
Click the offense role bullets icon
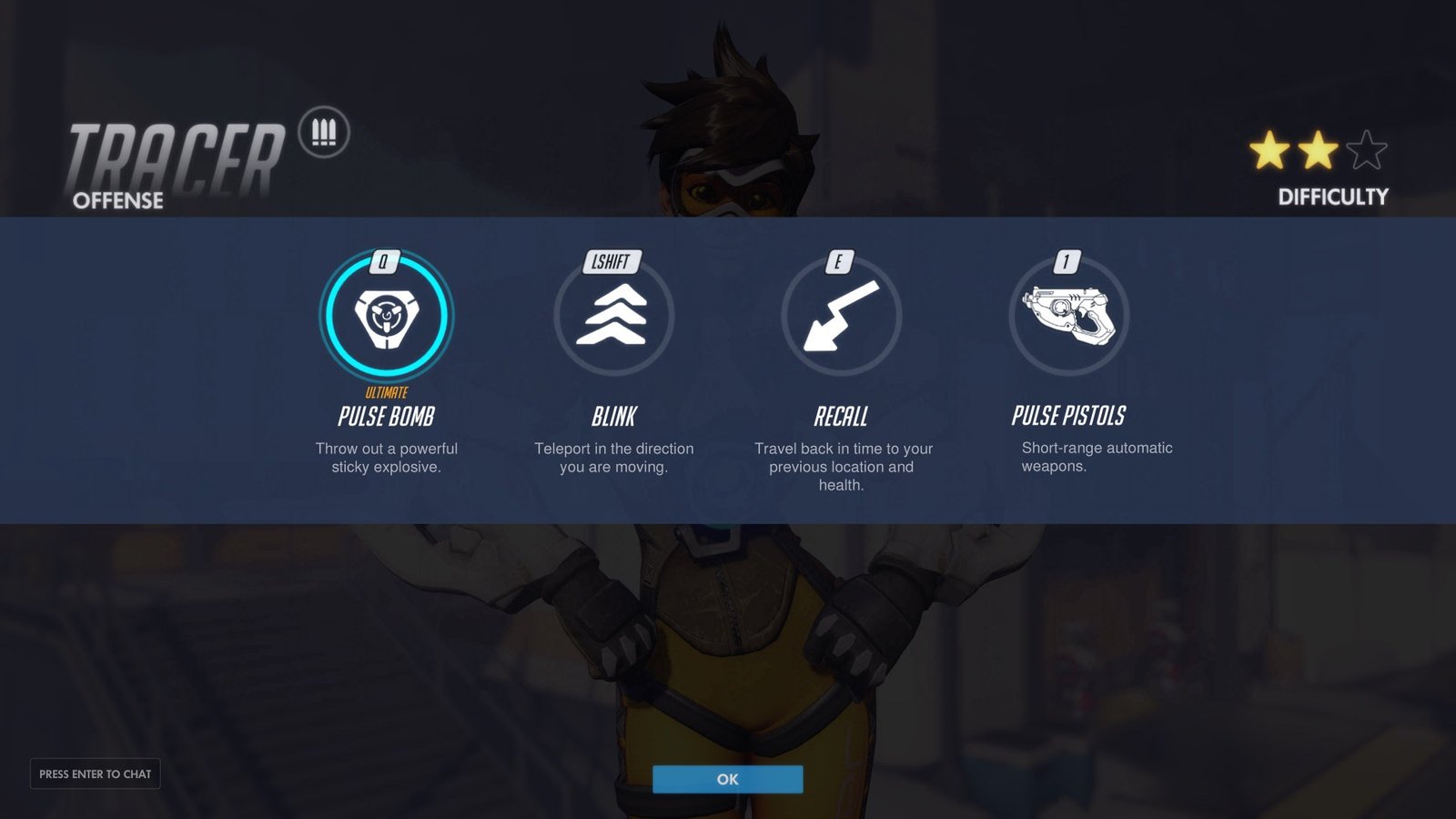click(324, 133)
